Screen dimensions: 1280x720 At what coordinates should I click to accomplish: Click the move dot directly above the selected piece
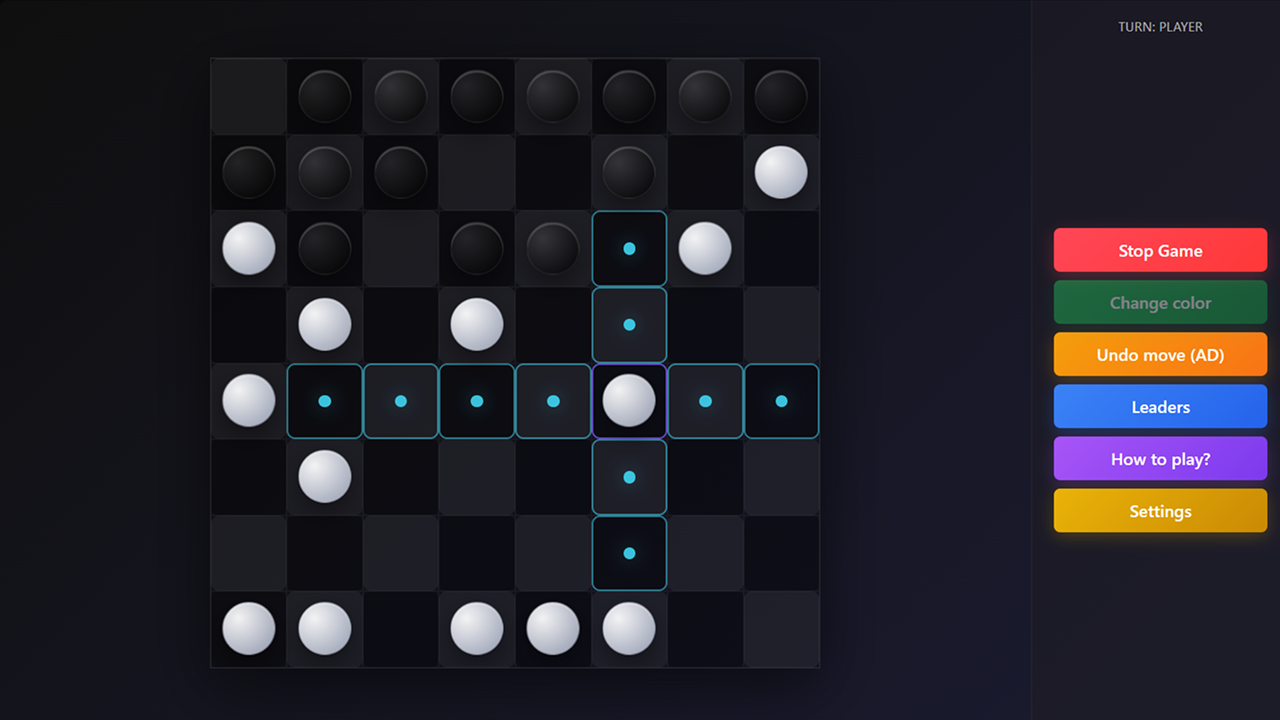(629, 324)
